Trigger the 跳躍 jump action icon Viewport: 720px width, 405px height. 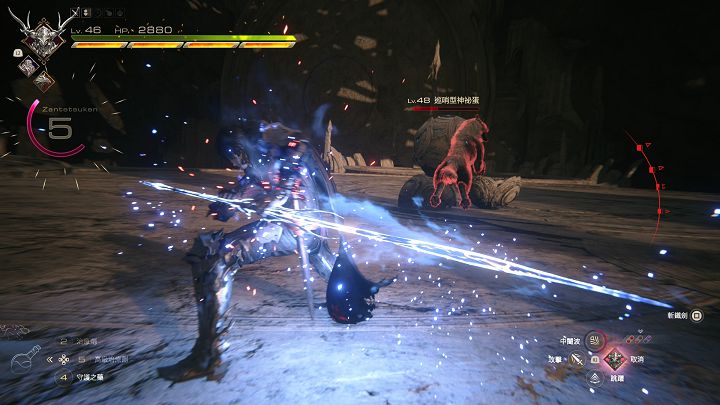coord(594,377)
